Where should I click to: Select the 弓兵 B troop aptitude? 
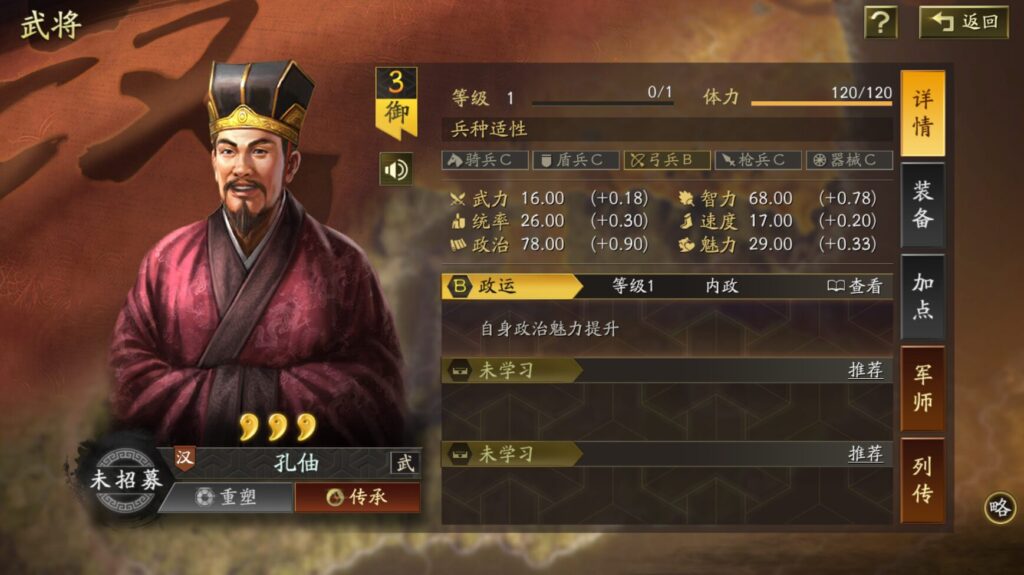[667, 160]
